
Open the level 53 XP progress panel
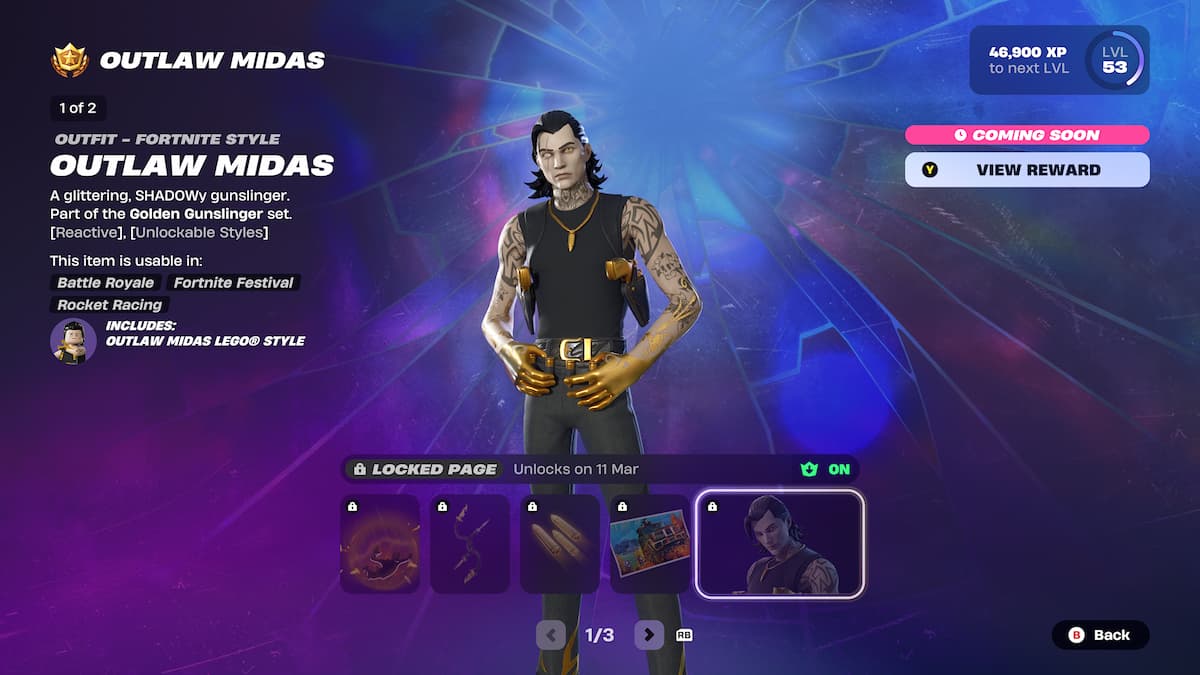(x=1059, y=60)
